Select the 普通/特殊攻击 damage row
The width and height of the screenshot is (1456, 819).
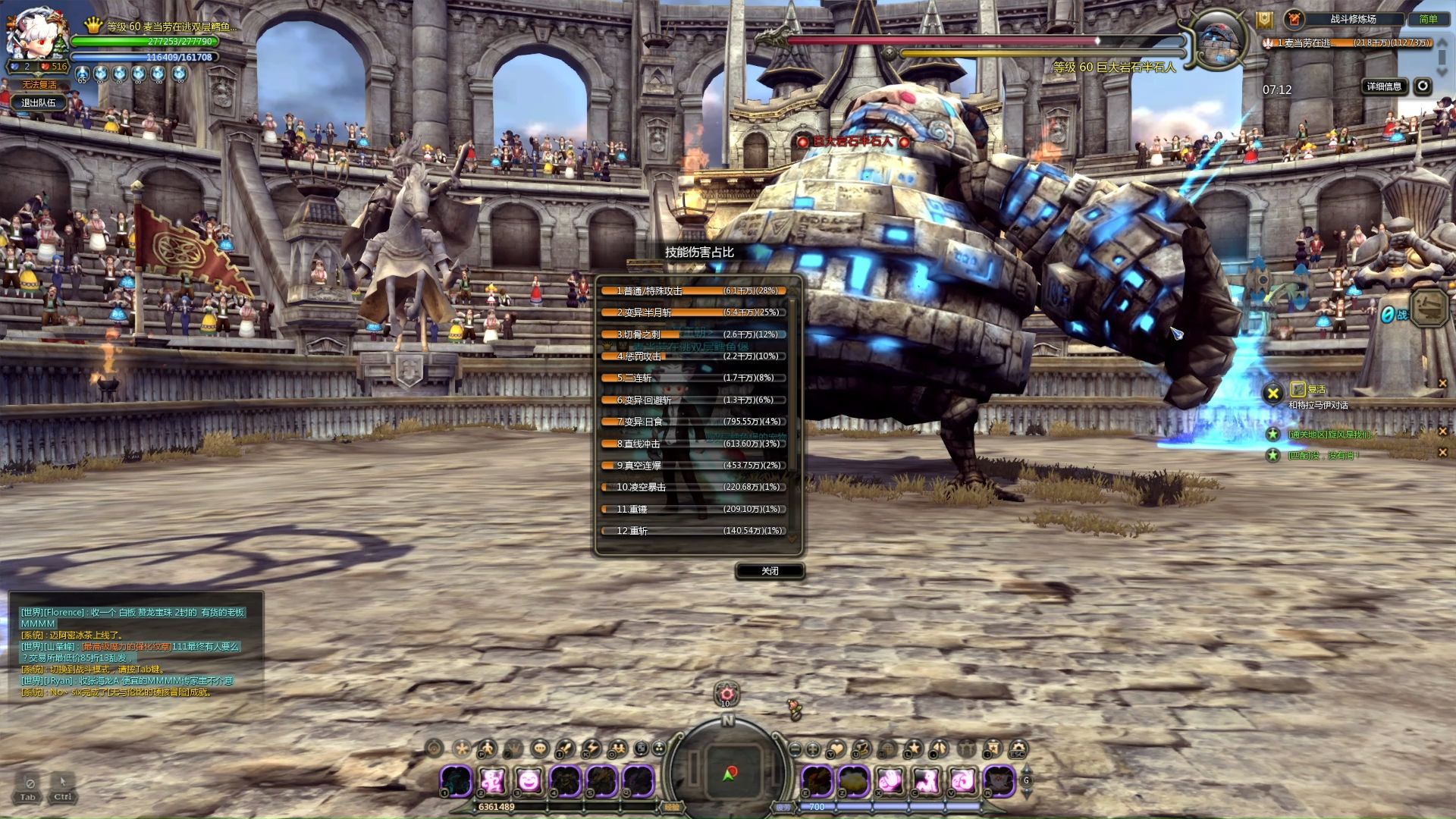pyautogui.click(x=694, y=290)
